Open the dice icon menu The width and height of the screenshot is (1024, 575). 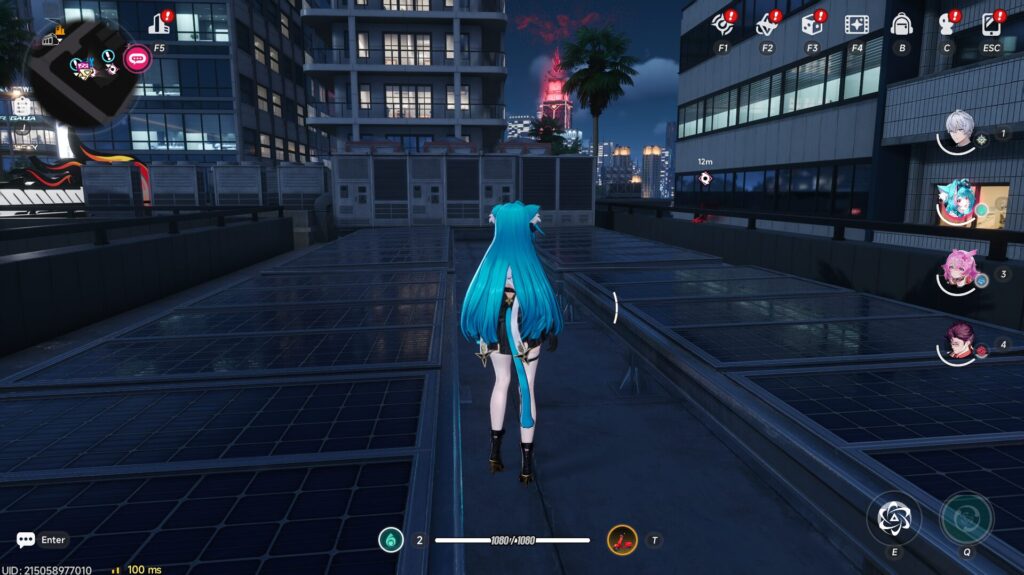[812, 24]
